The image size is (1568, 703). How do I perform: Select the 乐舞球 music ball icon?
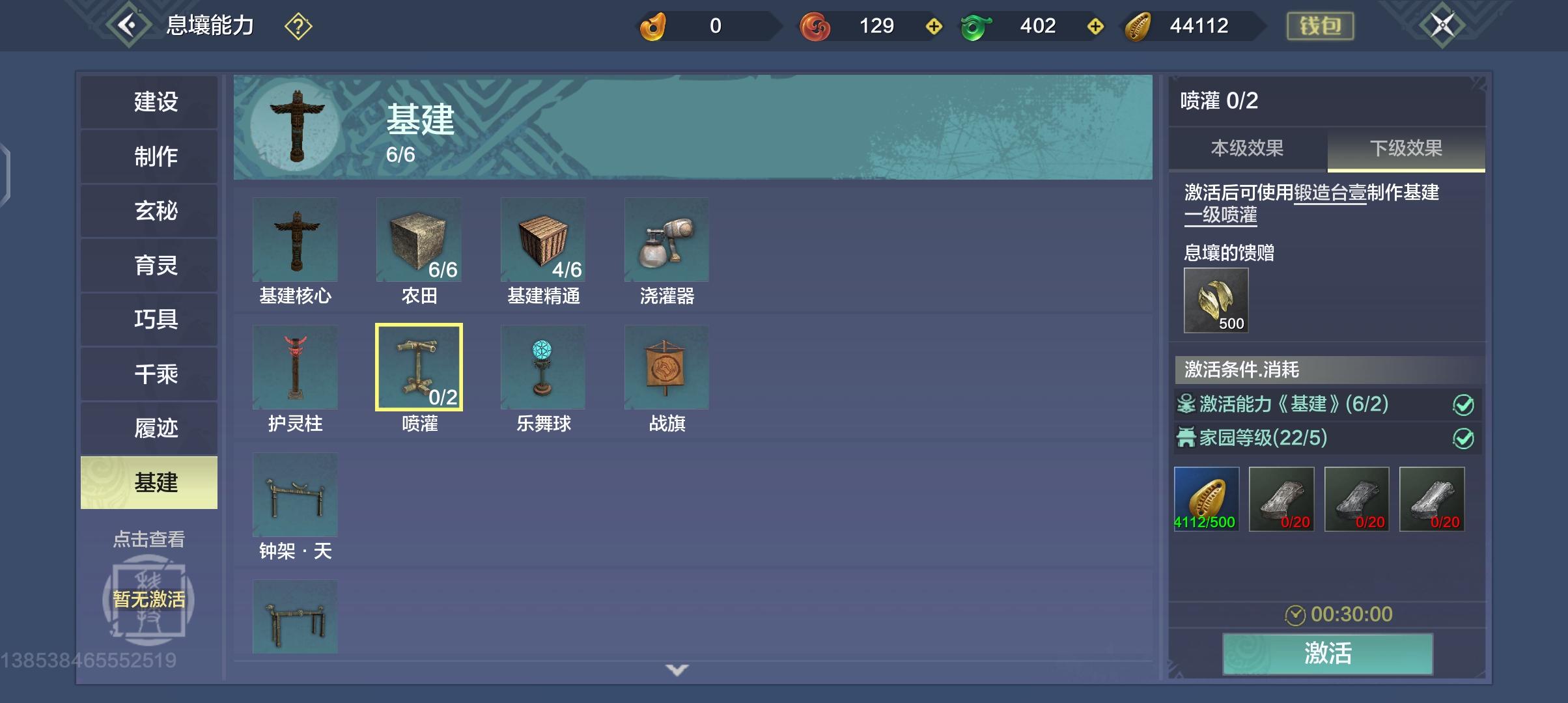[x=542, y=366]
